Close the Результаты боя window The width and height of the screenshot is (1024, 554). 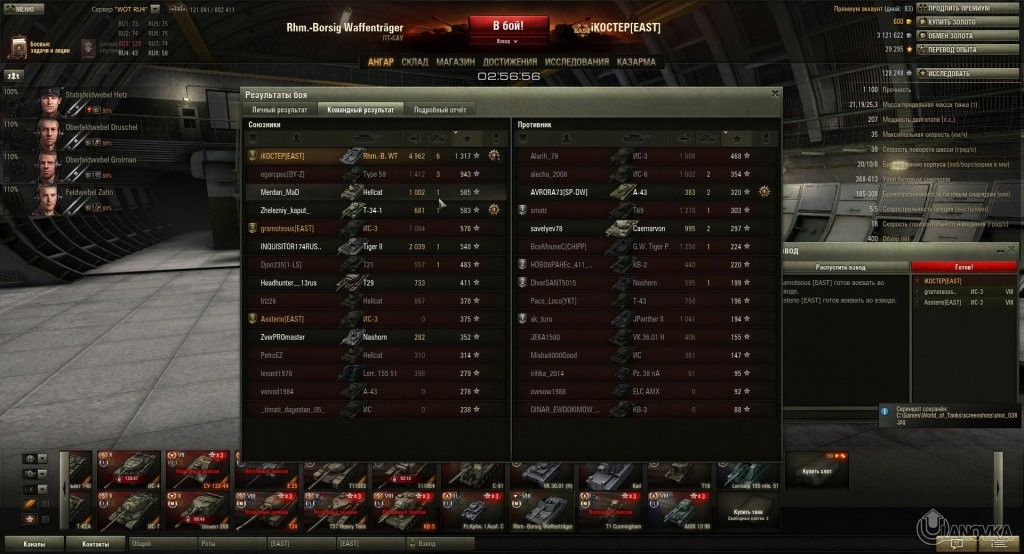click(x=774, y=93)
